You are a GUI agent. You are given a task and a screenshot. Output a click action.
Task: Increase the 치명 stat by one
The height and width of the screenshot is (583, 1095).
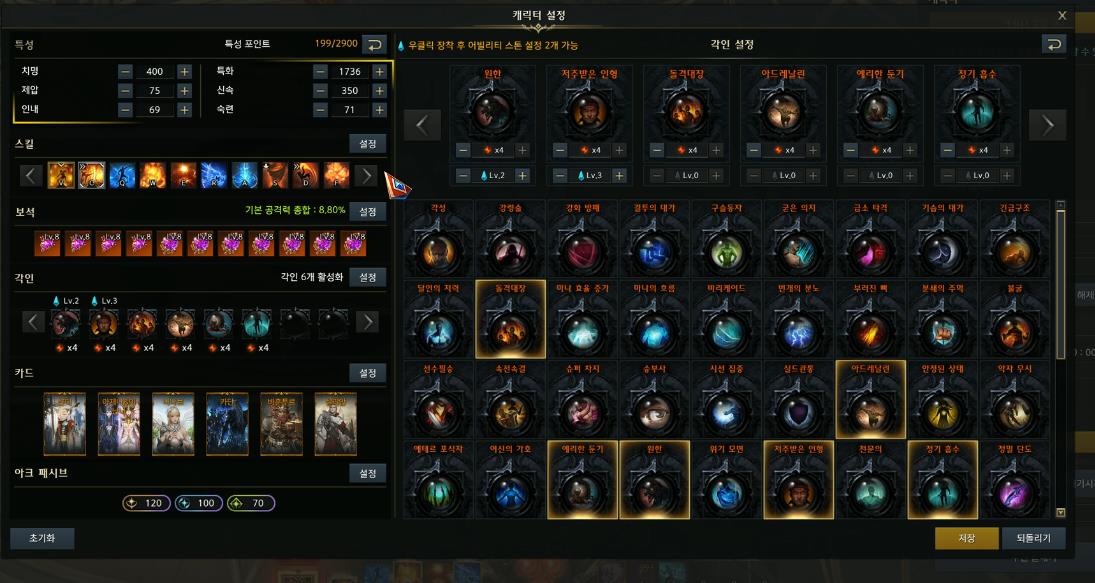click(x=184, y=72)
